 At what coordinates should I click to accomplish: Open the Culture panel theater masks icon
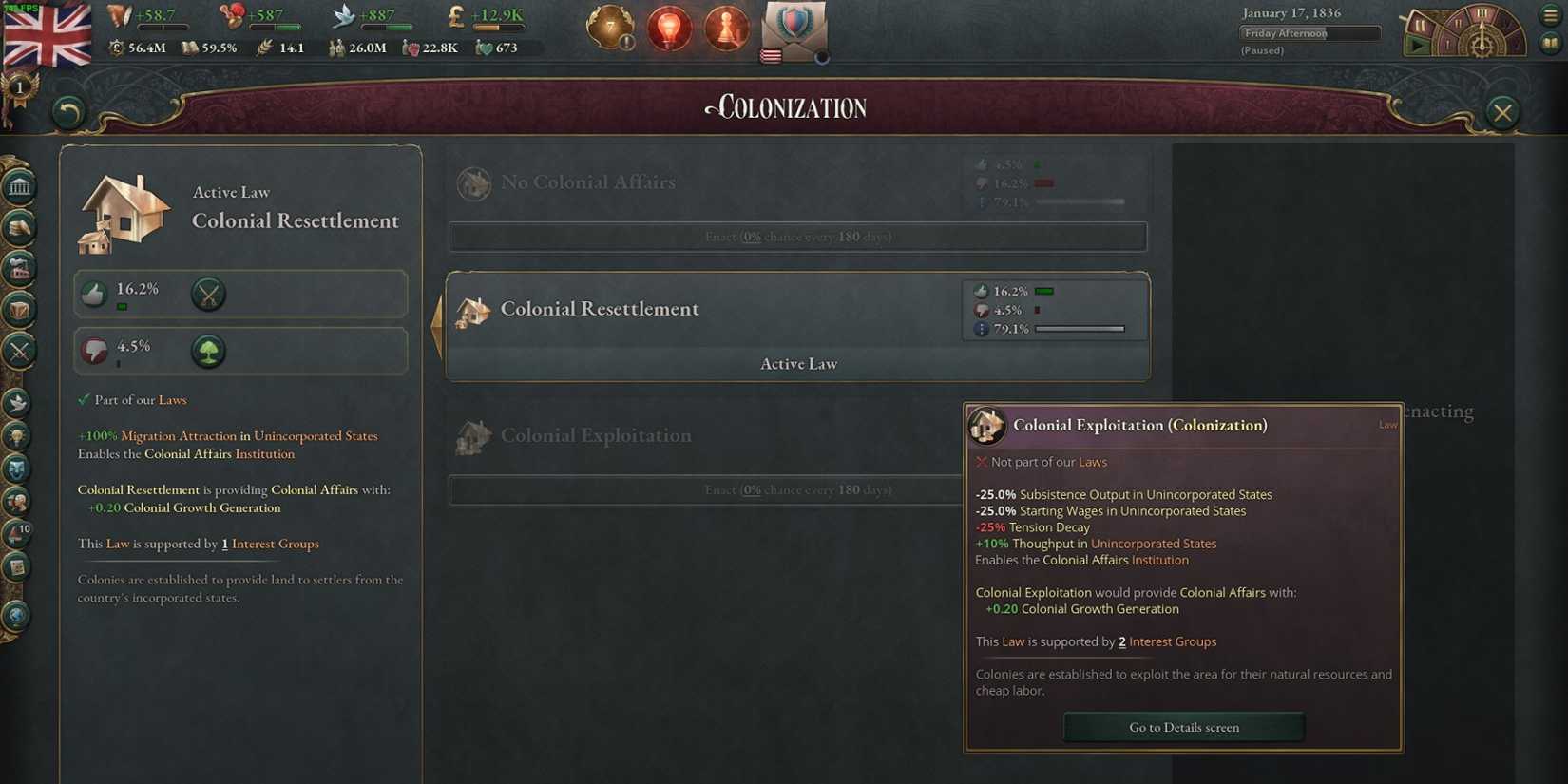point(17,468)
